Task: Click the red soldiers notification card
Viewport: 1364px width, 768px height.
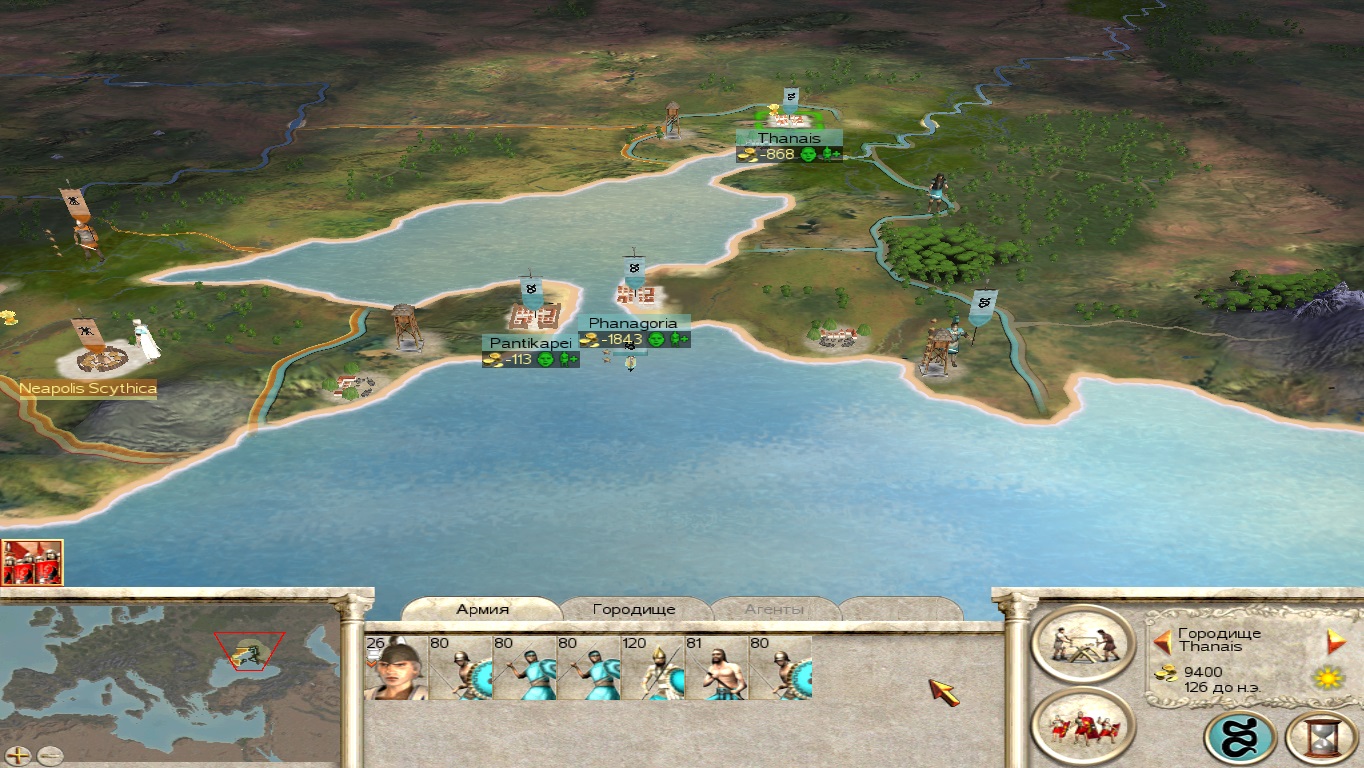Action: [x=32, y=562]
